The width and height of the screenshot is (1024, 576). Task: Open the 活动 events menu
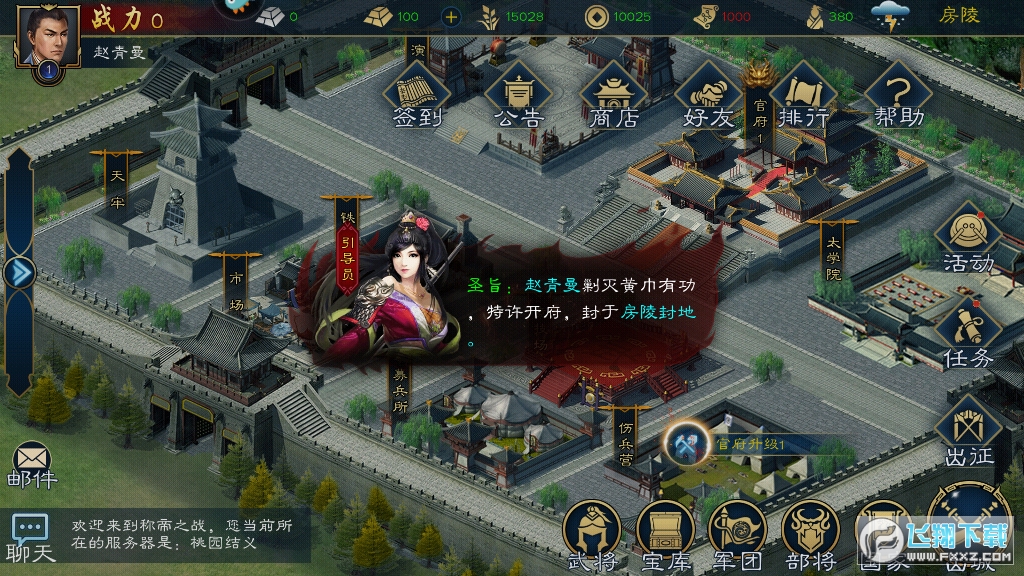point(968,240)
